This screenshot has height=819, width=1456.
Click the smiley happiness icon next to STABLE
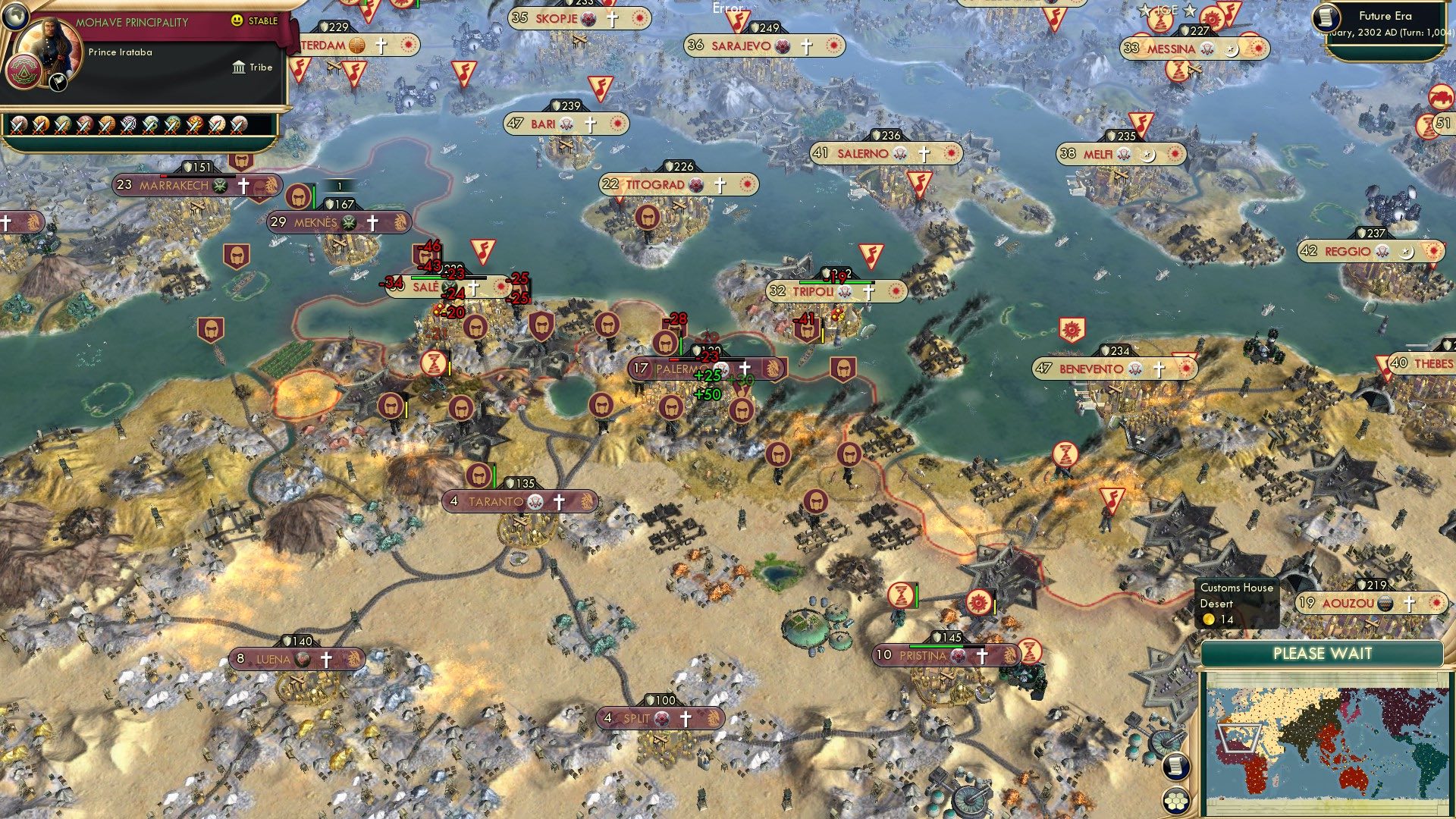pos(237,20)
